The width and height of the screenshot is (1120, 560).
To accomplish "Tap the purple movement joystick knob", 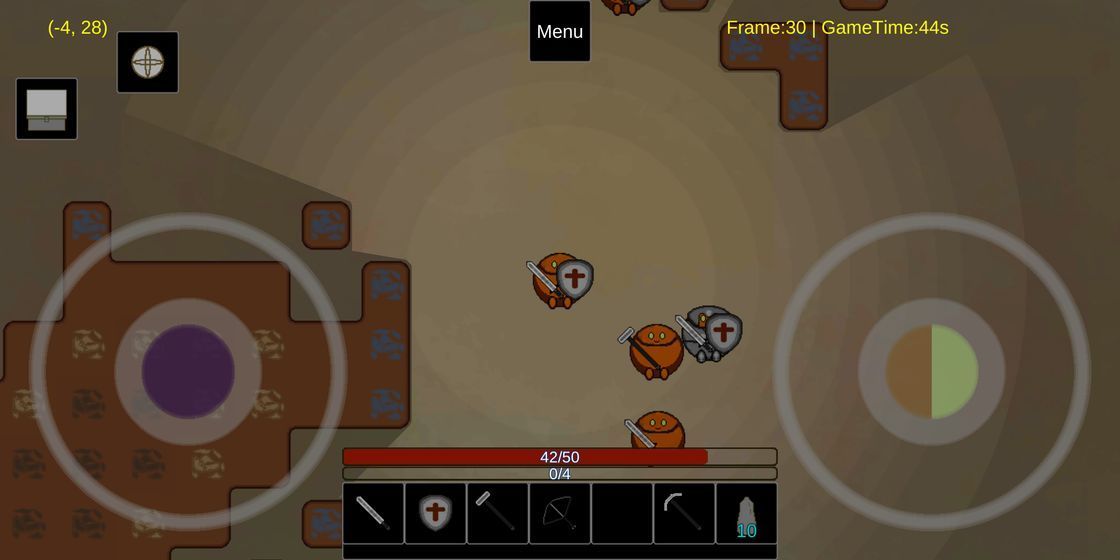I will (188, 371).
